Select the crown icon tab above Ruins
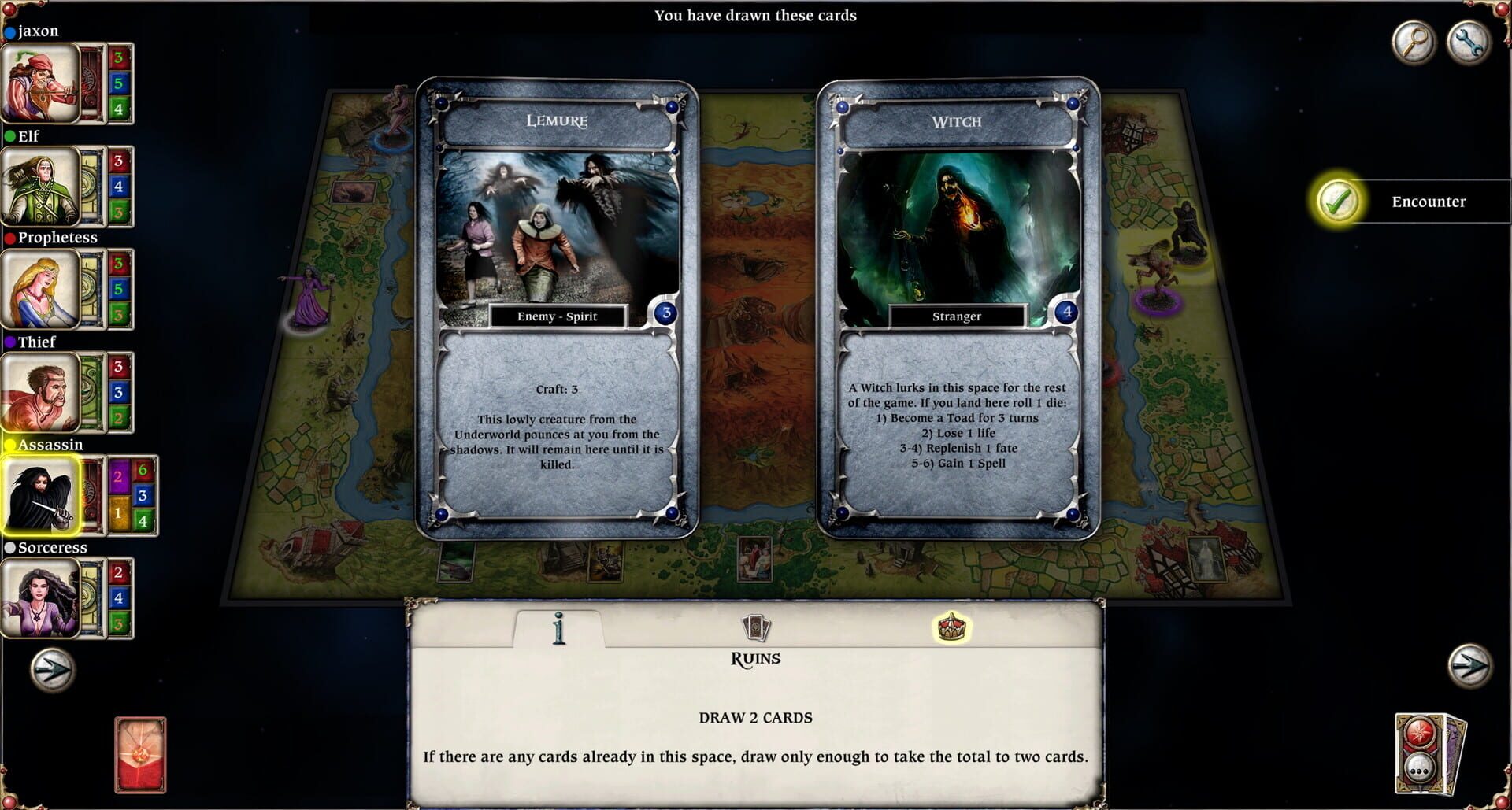 [x=953, y=628]
